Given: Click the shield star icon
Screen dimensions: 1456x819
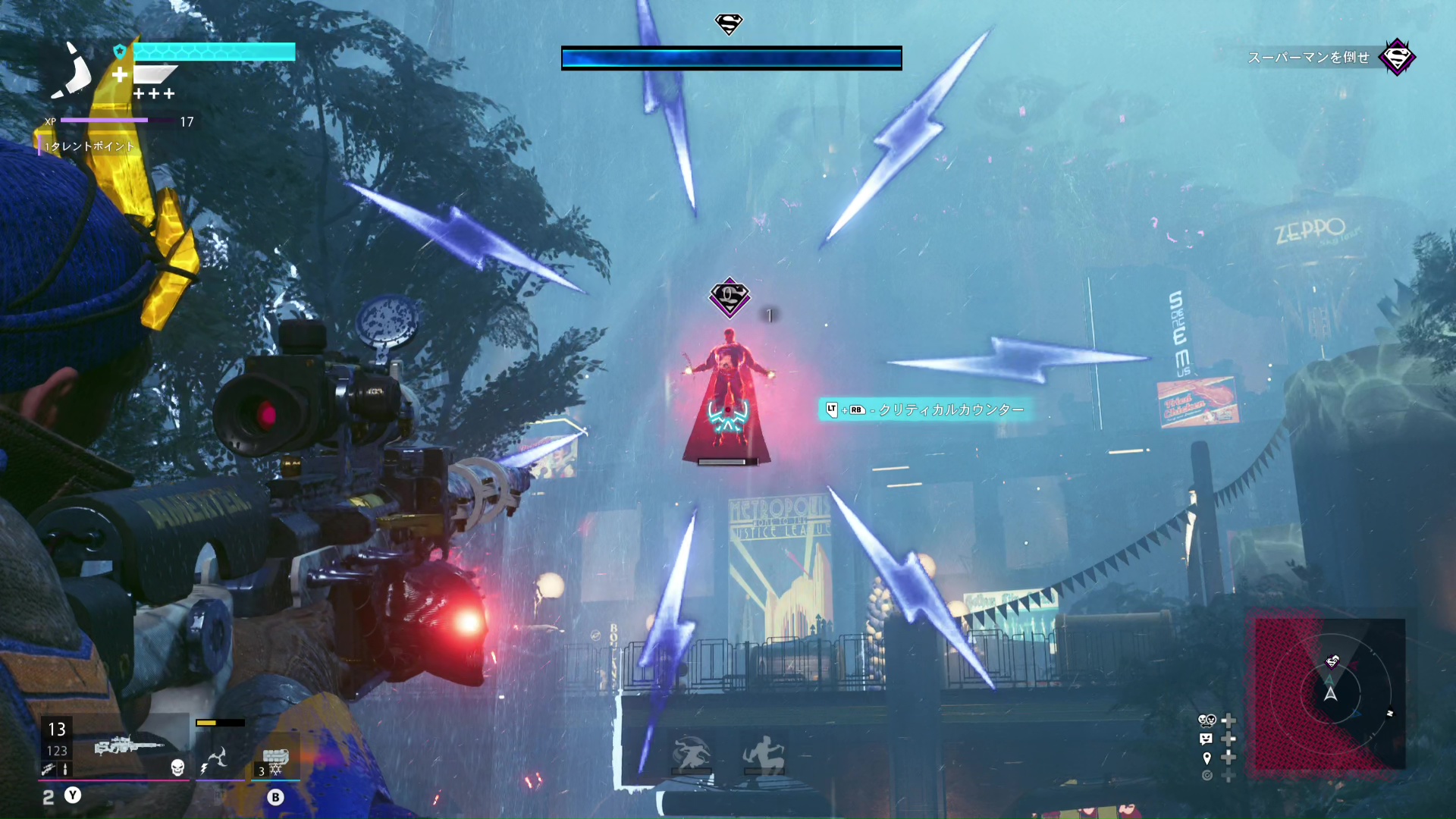Looking at the screenshot, I should tap(120, 52).
